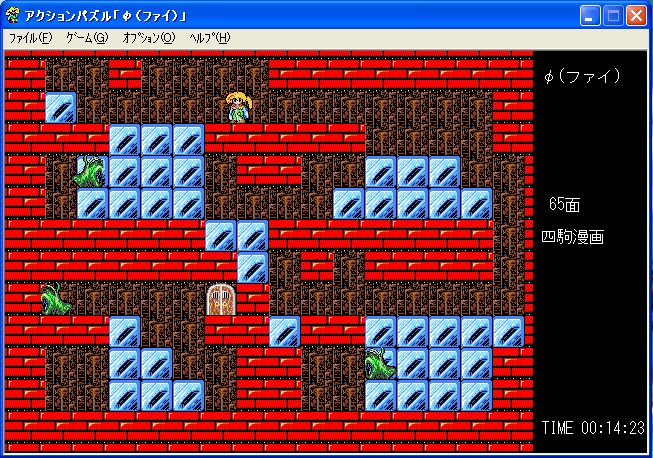Open the オプション(O) menu
The image size is (653, 458).
148,38
